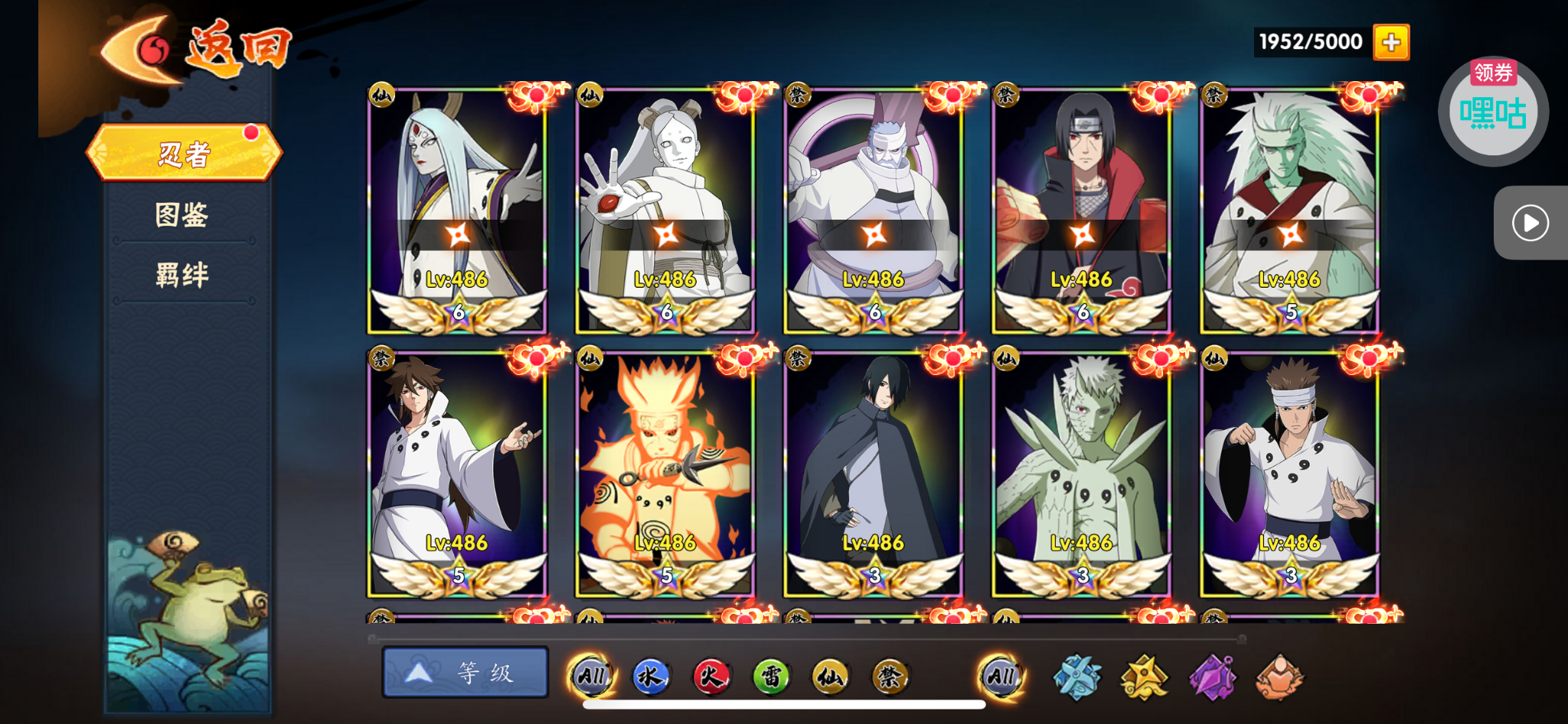Select the purple crystal class filter
1568x724 pixels.
tap(1212, 677)
